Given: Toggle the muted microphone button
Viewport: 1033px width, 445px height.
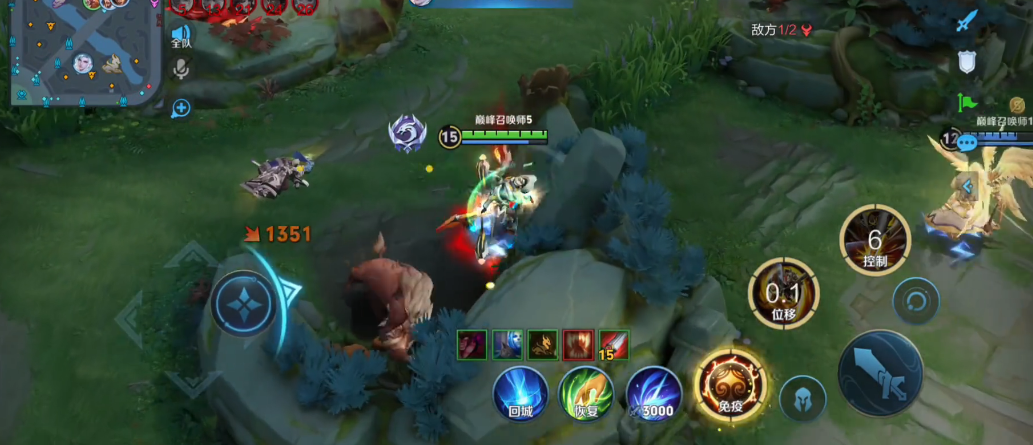Looking at the screenshot, I should (x=181, y=68).
